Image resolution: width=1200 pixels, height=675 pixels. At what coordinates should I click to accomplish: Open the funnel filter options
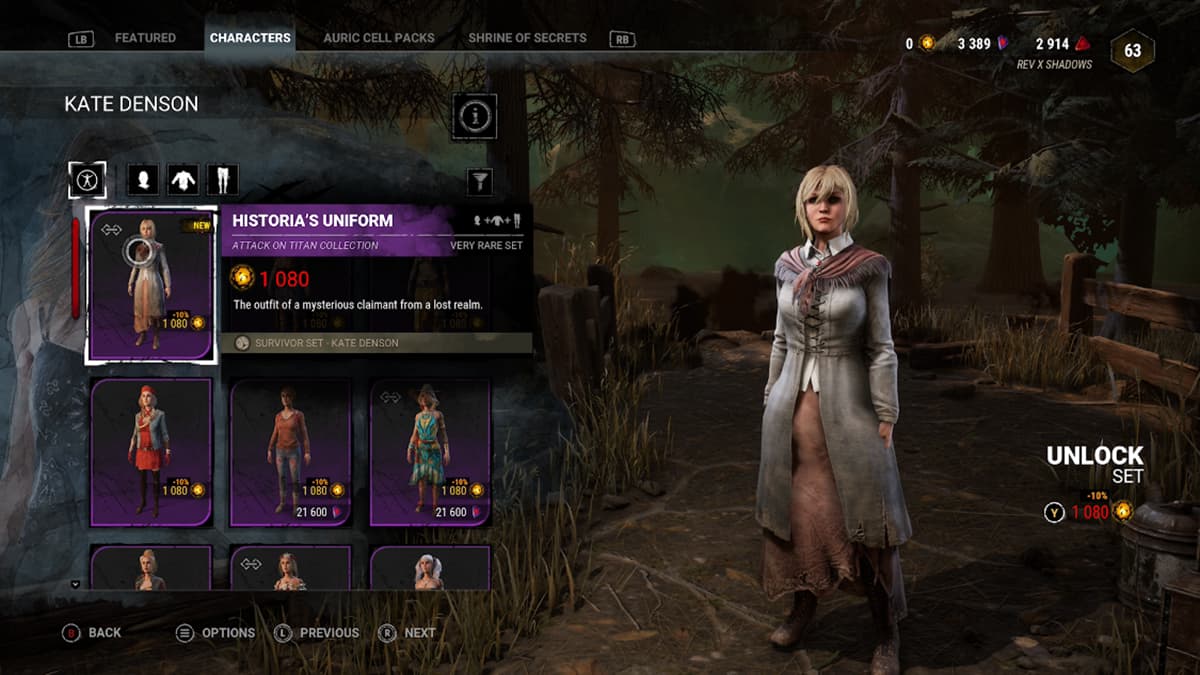pyautogui.click(x=480, y=181)
